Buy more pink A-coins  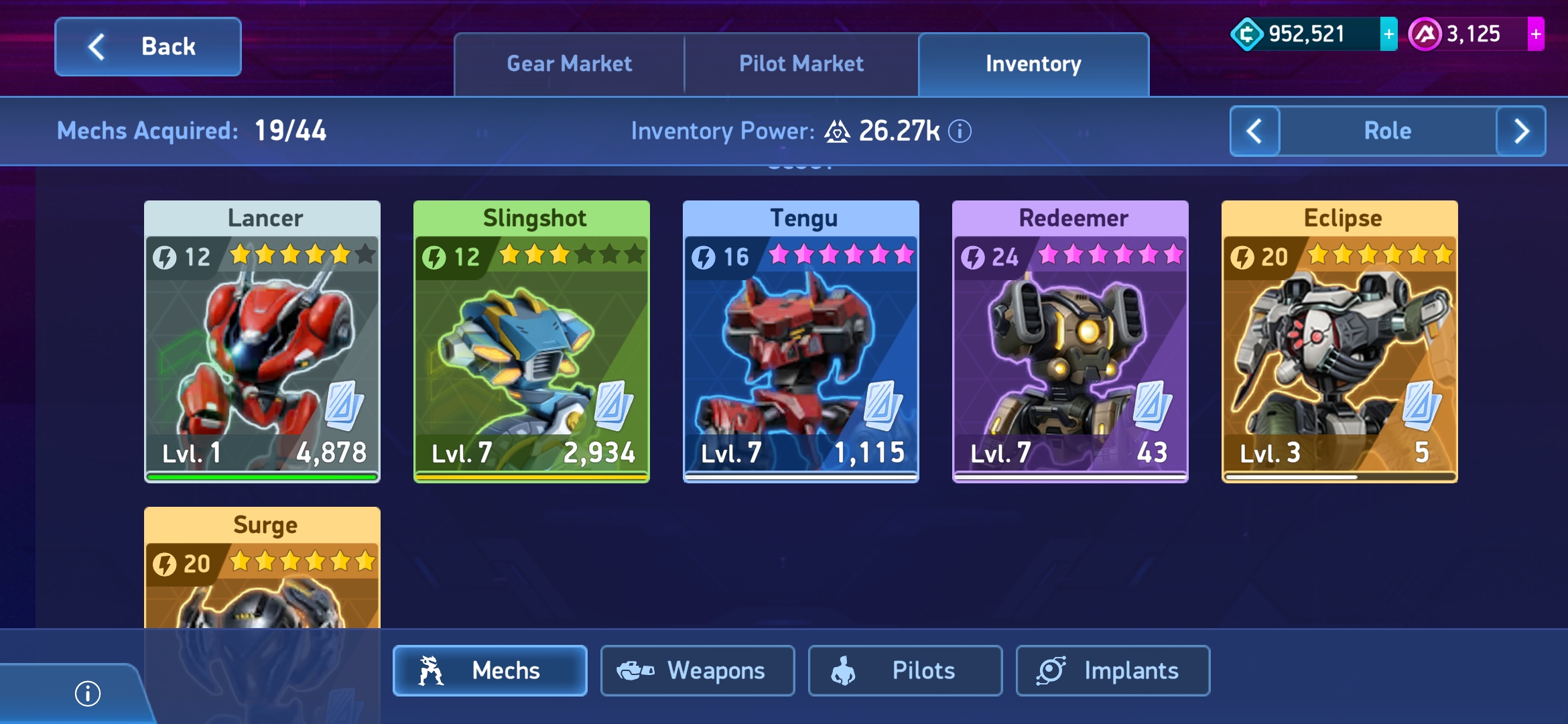pyautogui.click(x=1535, y=34)
